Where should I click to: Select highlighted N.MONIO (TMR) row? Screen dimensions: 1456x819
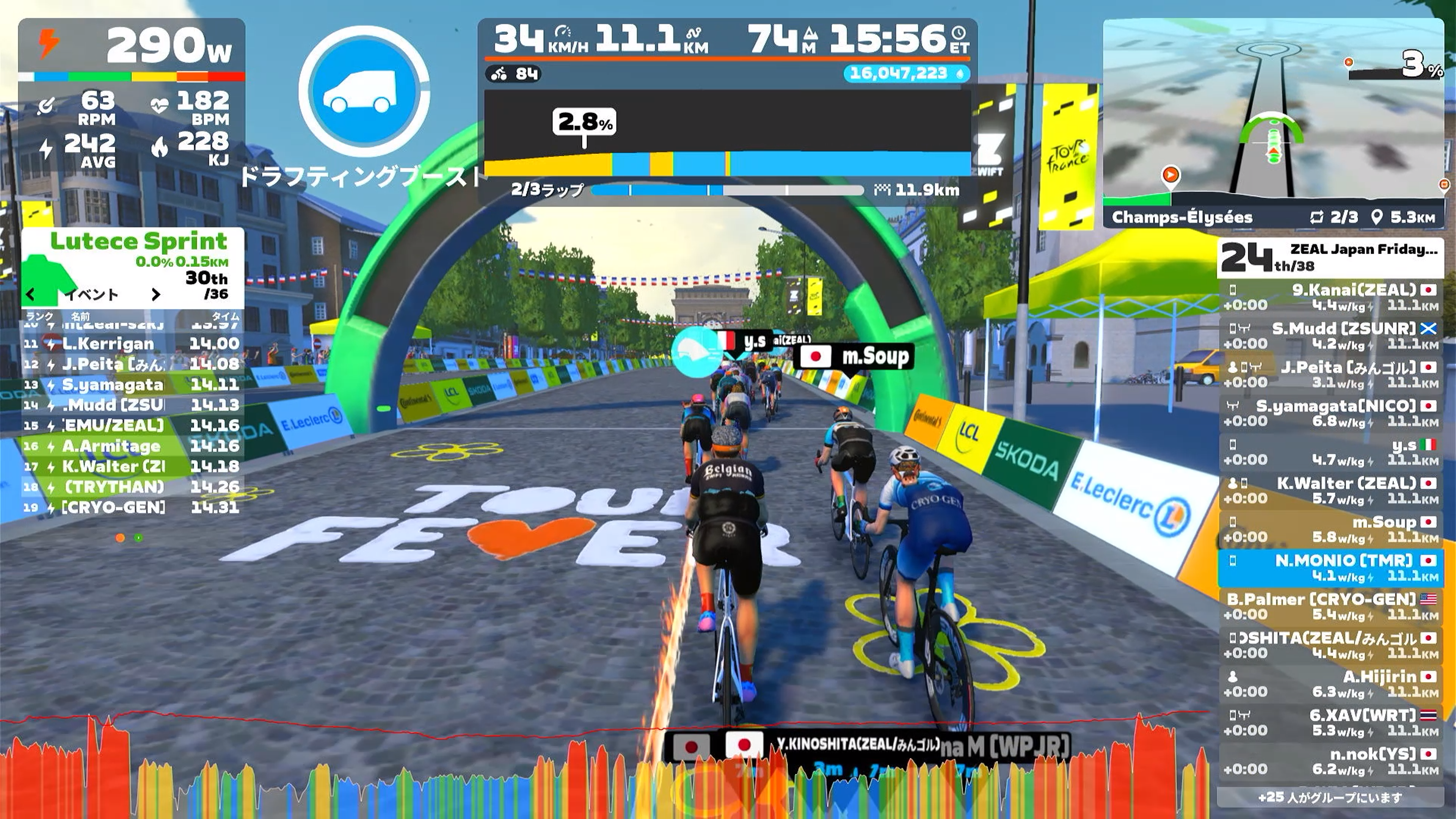[x=1330, y=568]
